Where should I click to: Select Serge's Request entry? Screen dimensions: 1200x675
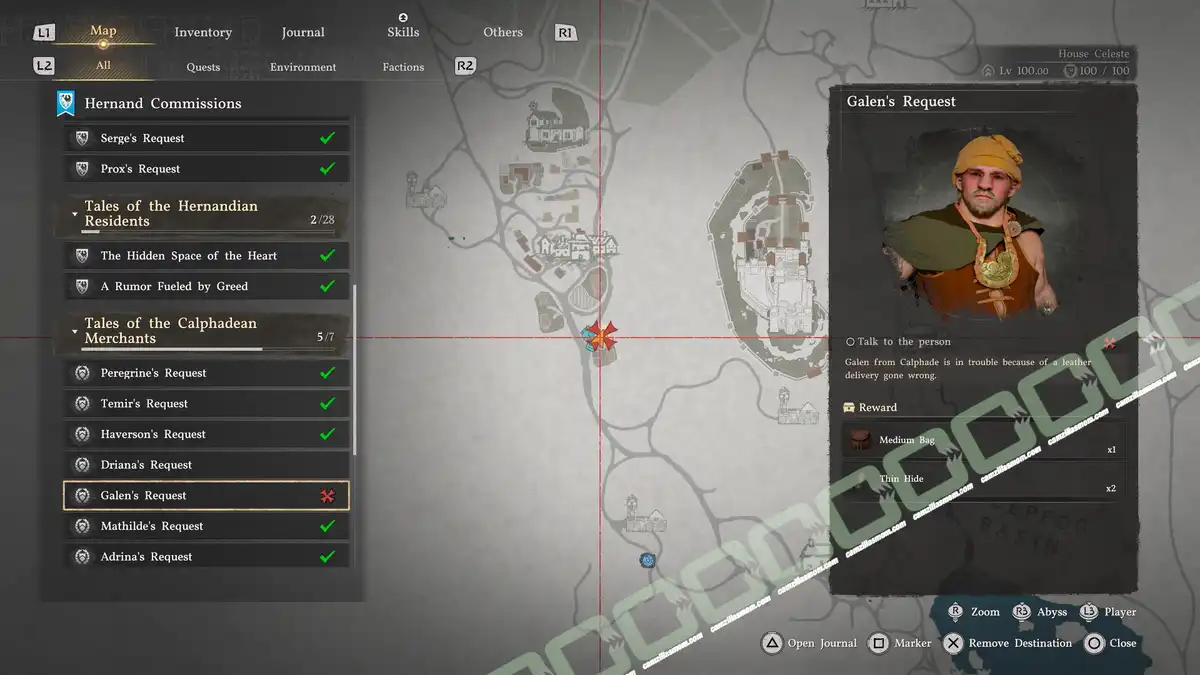pos(207,138)
